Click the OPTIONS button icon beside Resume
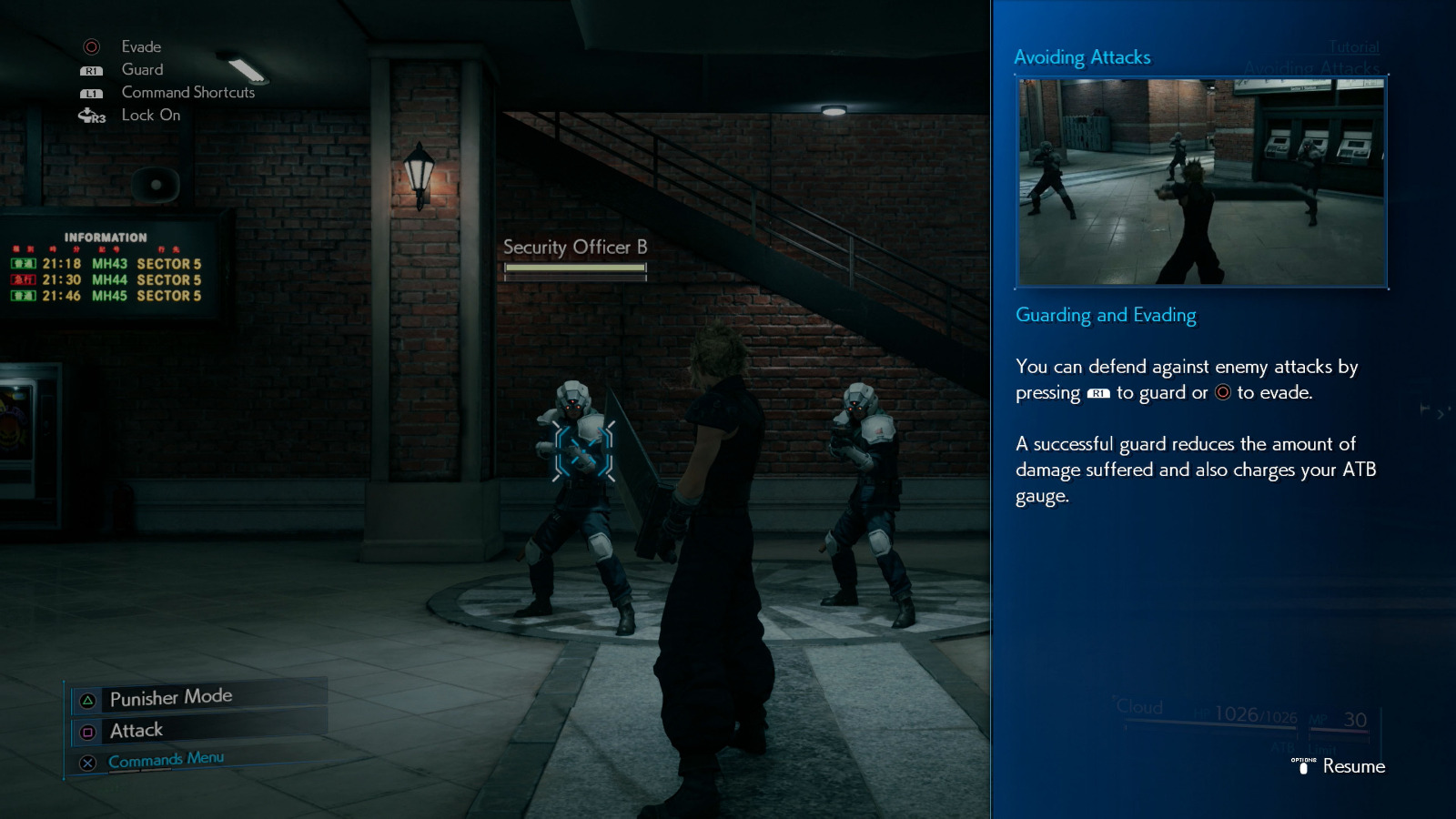 tap(1303, 766)
